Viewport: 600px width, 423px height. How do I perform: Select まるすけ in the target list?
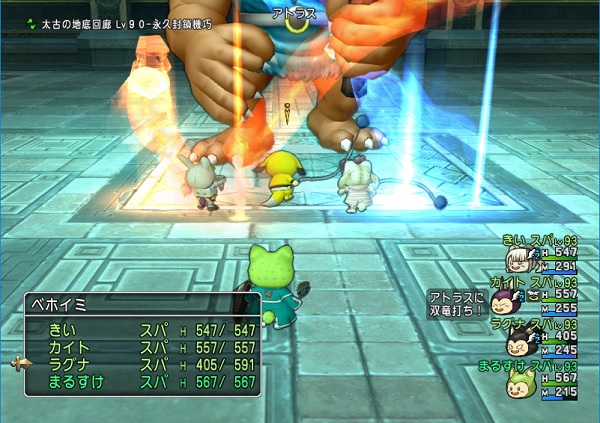pos(140,382)
